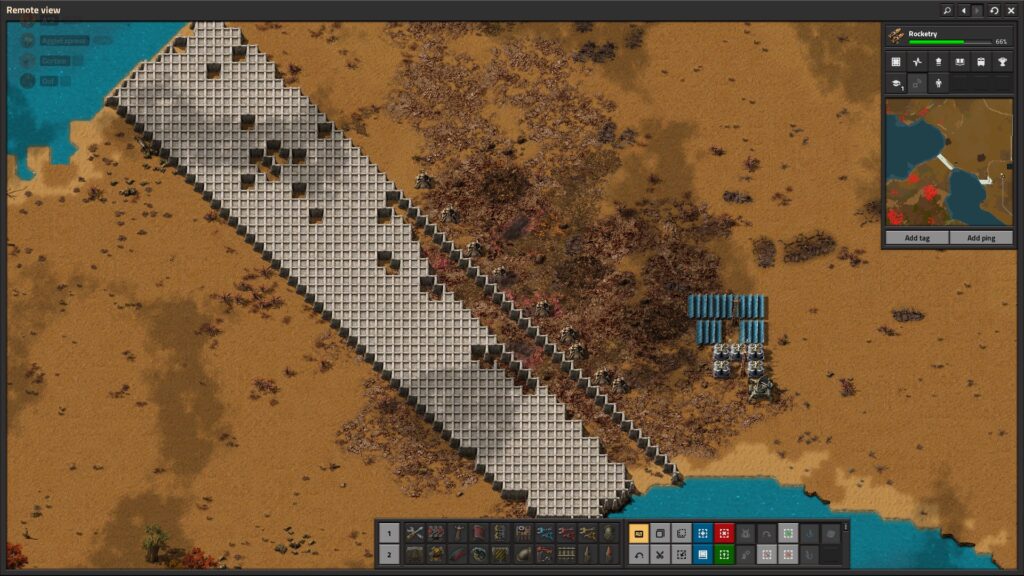This screenshot has height=576, width=1024.
Task: Open the search magnifier in the title bar
Action: click(x=947, y=10)
